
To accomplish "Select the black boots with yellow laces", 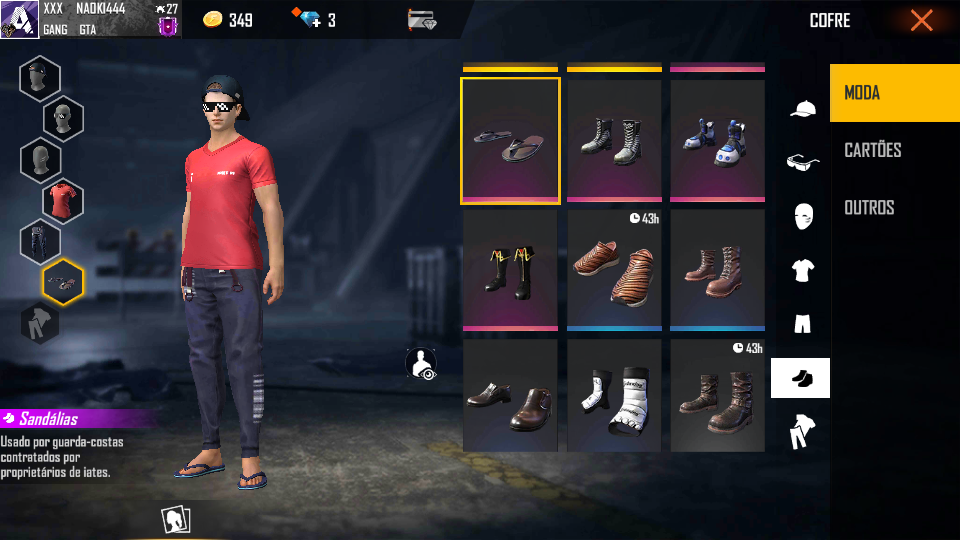I will click(510, 270).
